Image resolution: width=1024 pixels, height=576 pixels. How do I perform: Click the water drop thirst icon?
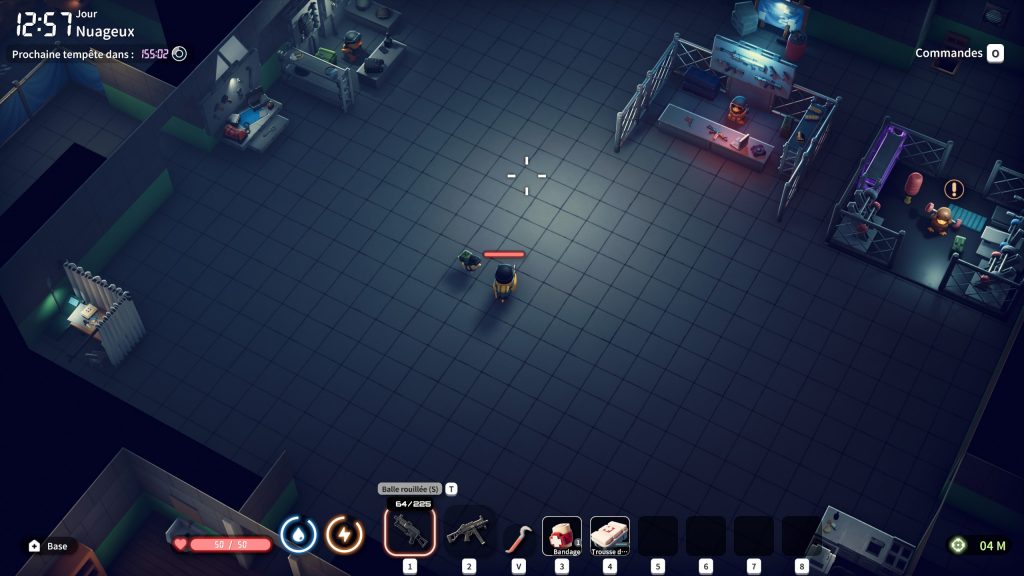coord(298,535)
